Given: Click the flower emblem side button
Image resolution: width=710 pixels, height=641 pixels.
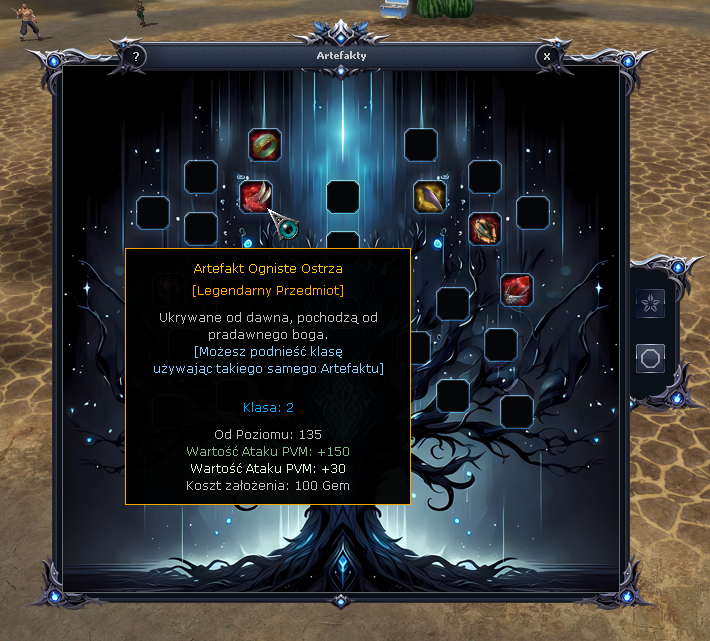Looking at the screenshot, I should [x=651, y=304].
